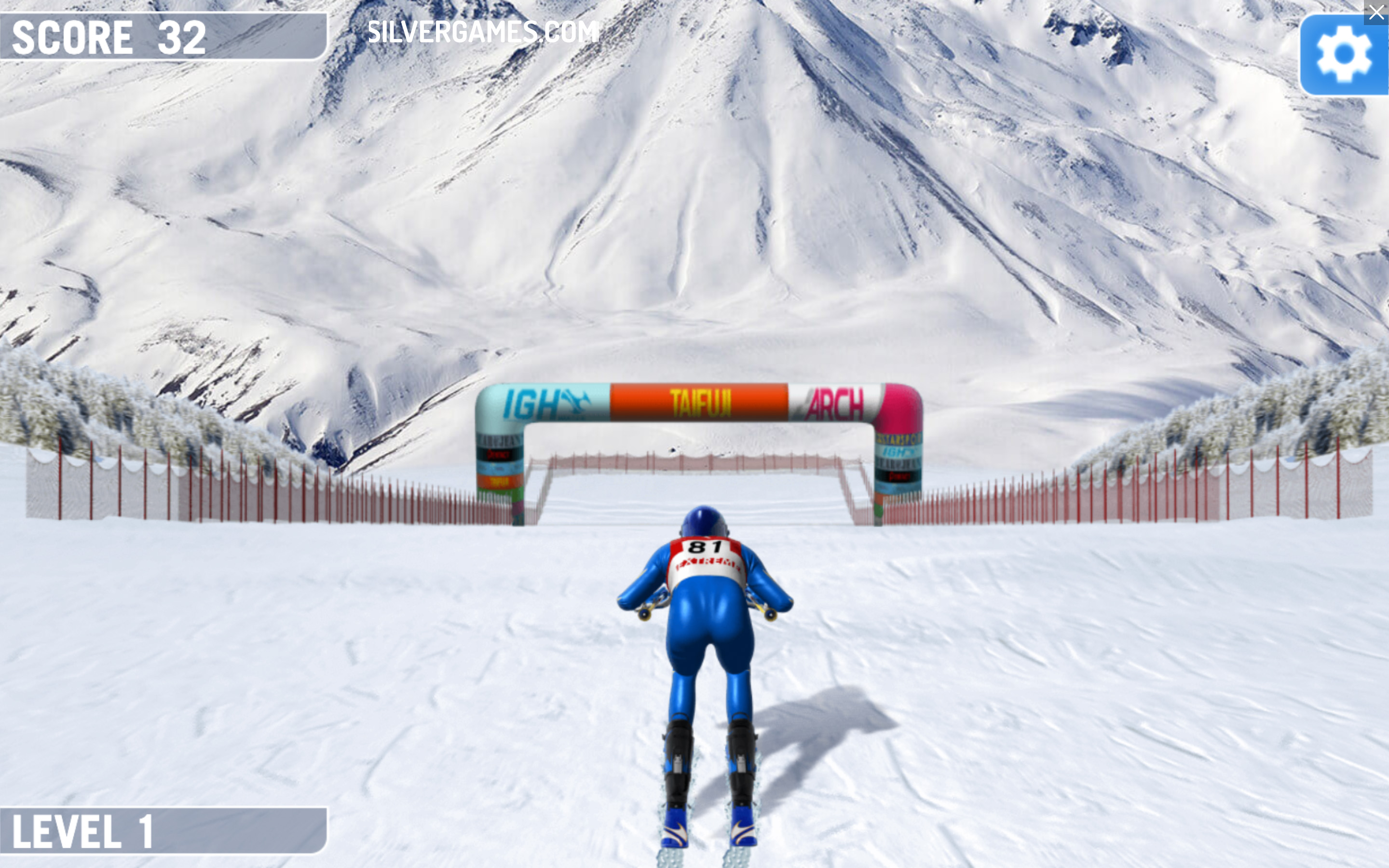Screen dimensions: 1389x868
Task: Close the game overlay with the X
Action: coord(1376,12)
